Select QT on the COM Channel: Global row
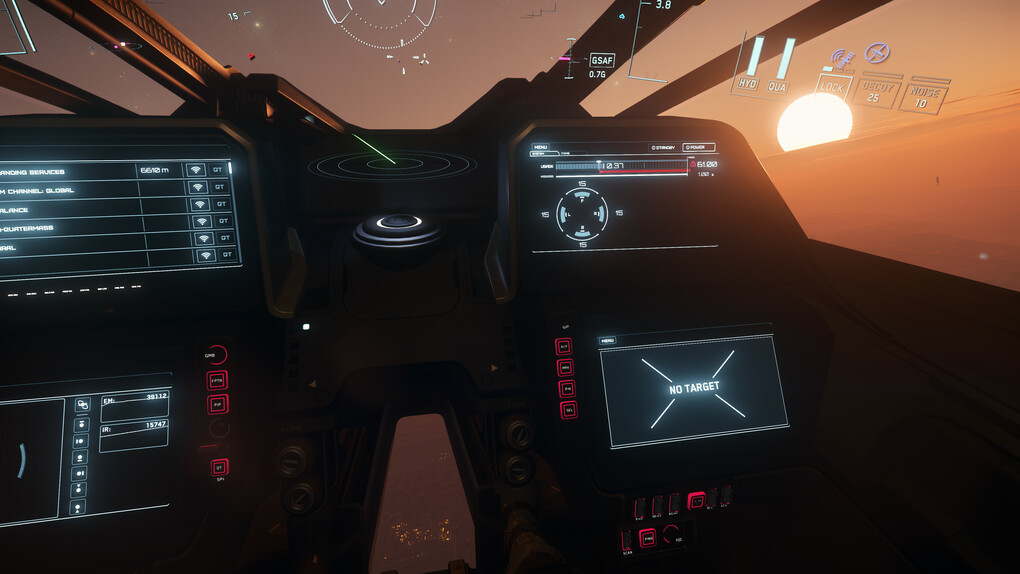 click(x=223, y=188)
